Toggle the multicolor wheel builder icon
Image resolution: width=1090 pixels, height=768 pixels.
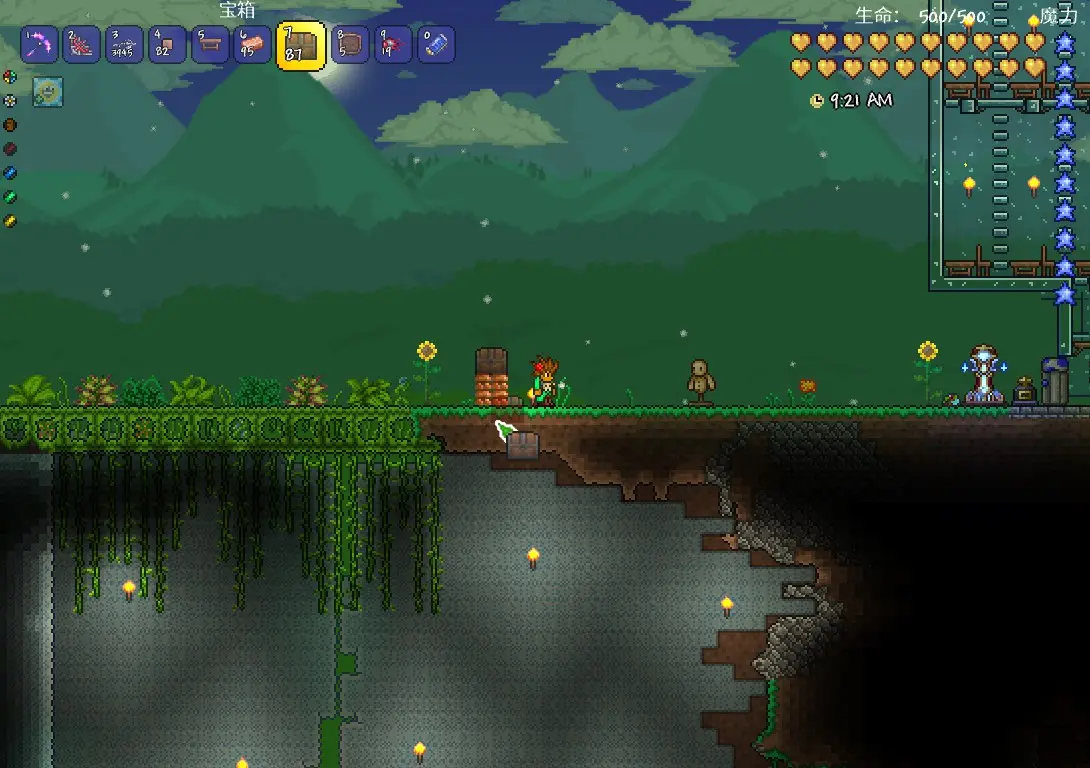10,77
